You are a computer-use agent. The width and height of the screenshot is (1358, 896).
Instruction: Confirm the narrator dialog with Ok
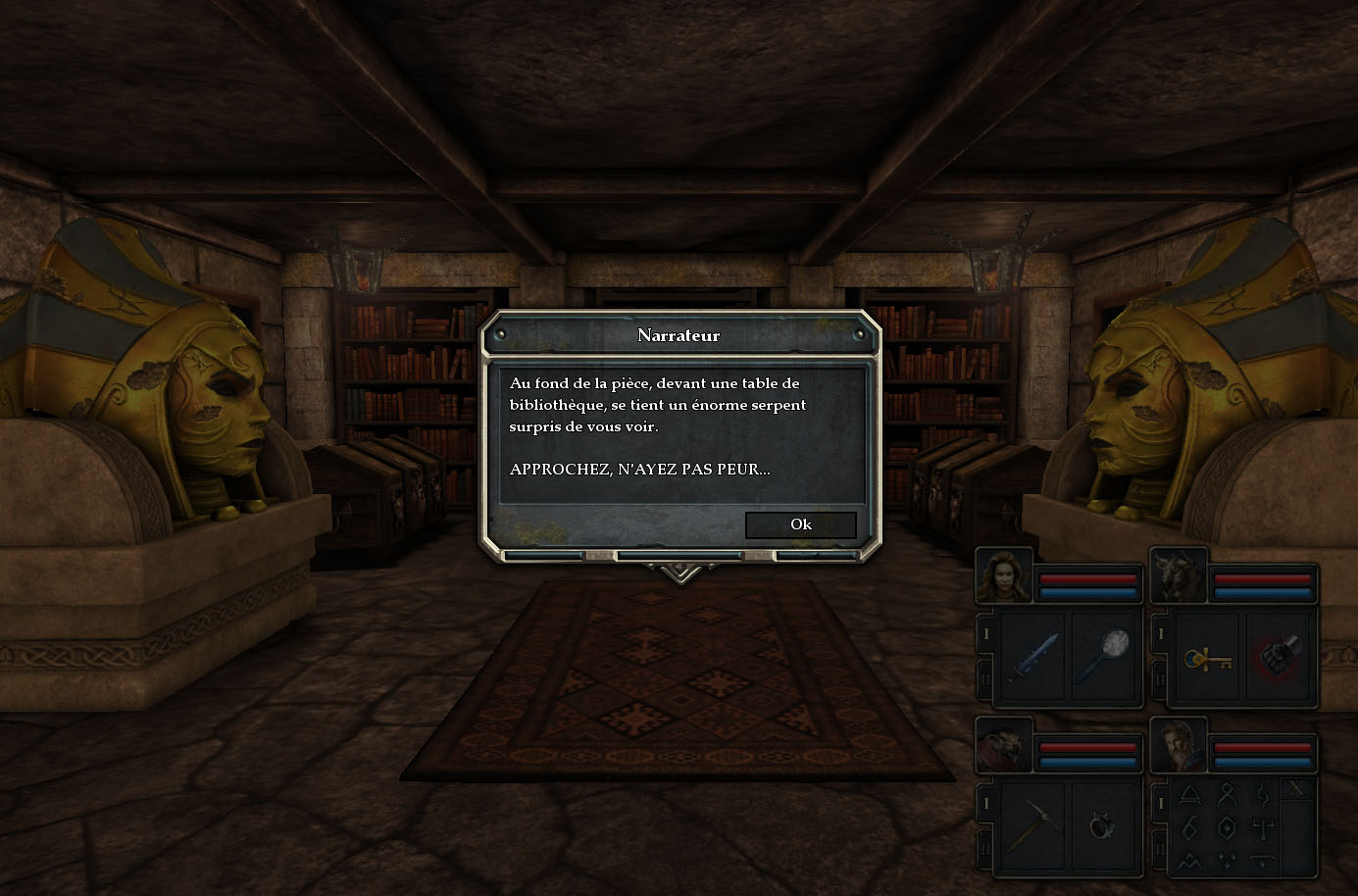pyautogui.click(x=800, y=524)
